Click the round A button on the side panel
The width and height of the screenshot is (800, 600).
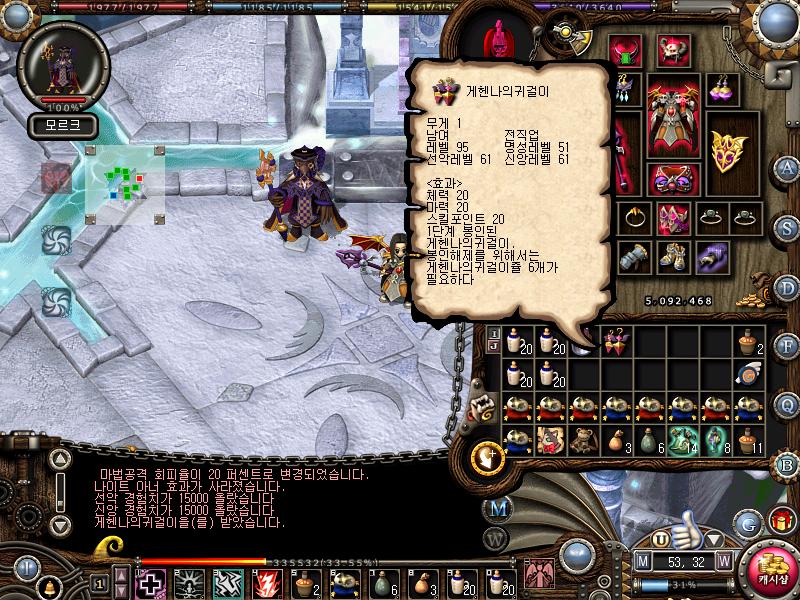click(x=787, y=168)
